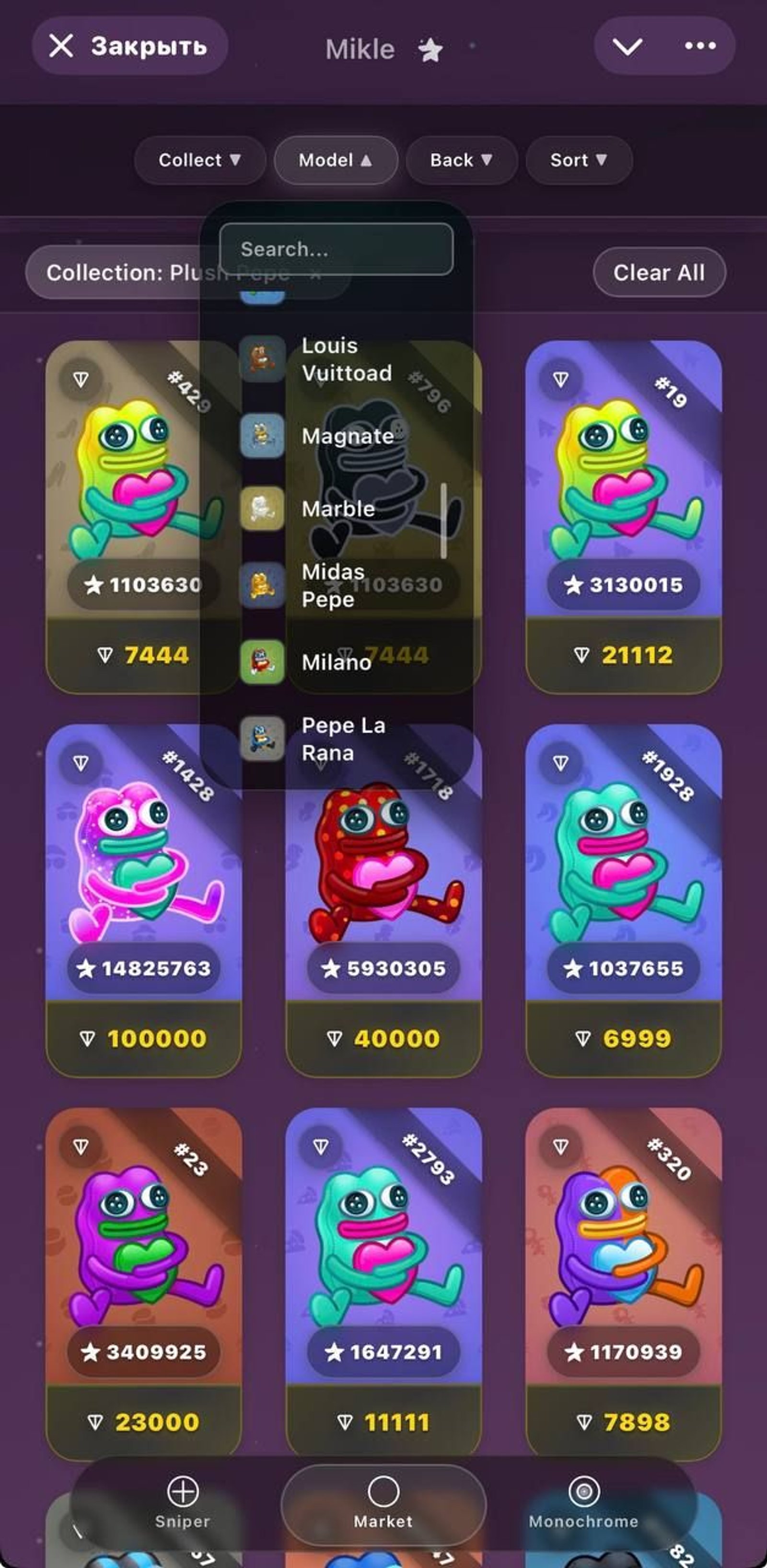Select the Louis Vuittoad model icon
This screenshot has height=1568, width=767.
(x=264, y=361)
